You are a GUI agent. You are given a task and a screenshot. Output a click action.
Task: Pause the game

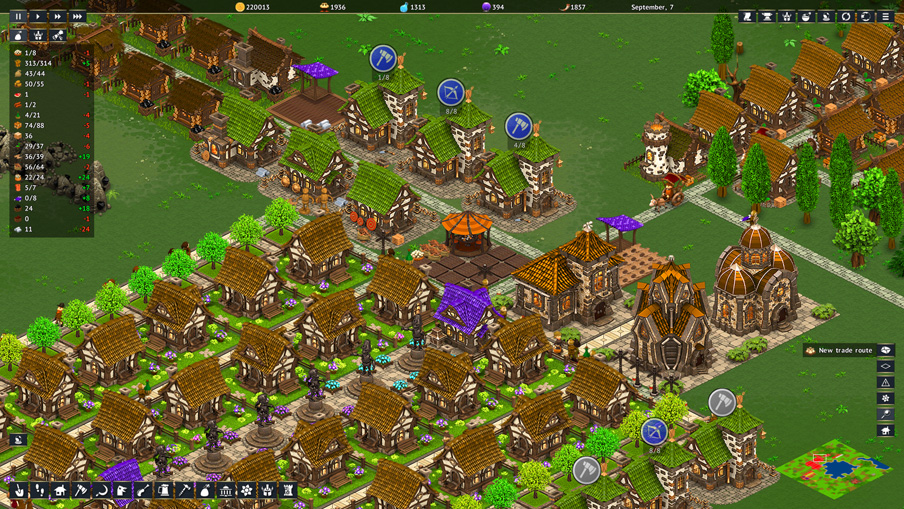click(x=18, y=16)
